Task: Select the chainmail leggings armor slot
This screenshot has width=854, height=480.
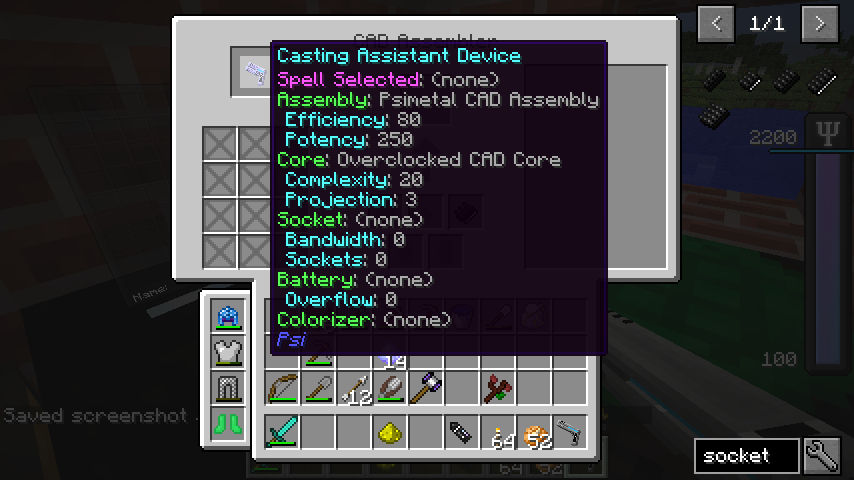Action: click(229, 387)
